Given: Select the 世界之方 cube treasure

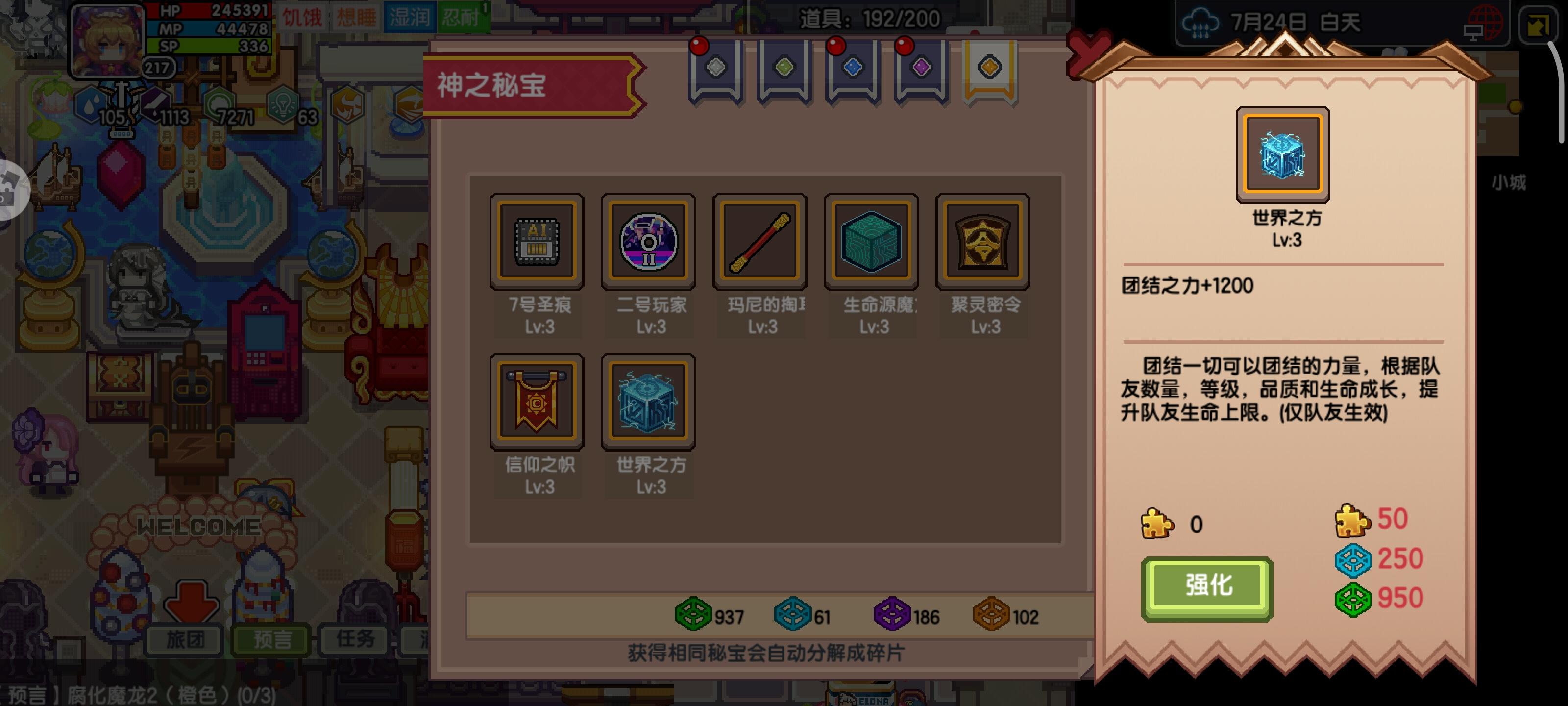Looking at the screenshot, I should pyautogui.click(x=649, y=402).
